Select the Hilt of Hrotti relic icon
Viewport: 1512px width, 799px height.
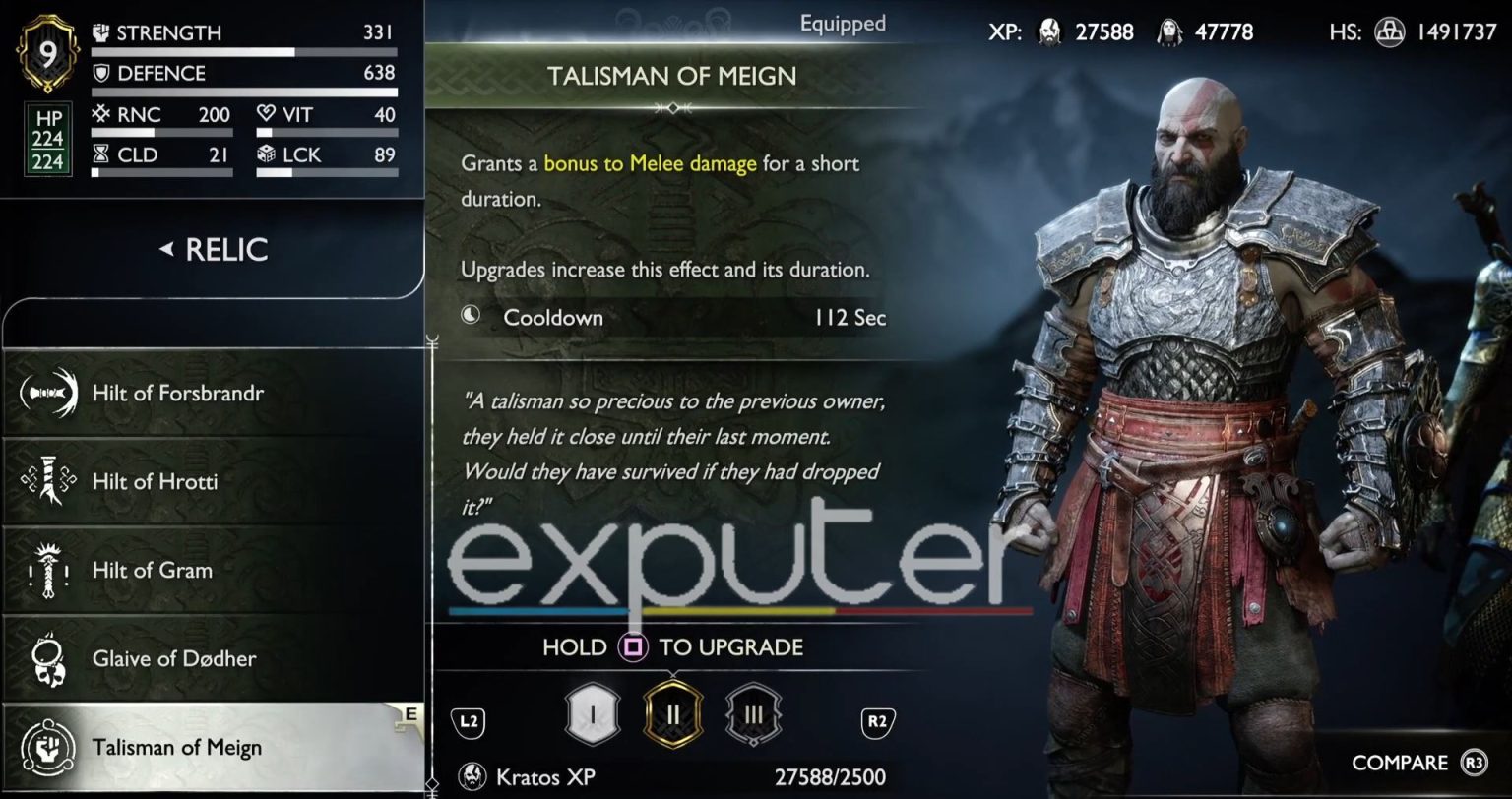coord(49,481)
